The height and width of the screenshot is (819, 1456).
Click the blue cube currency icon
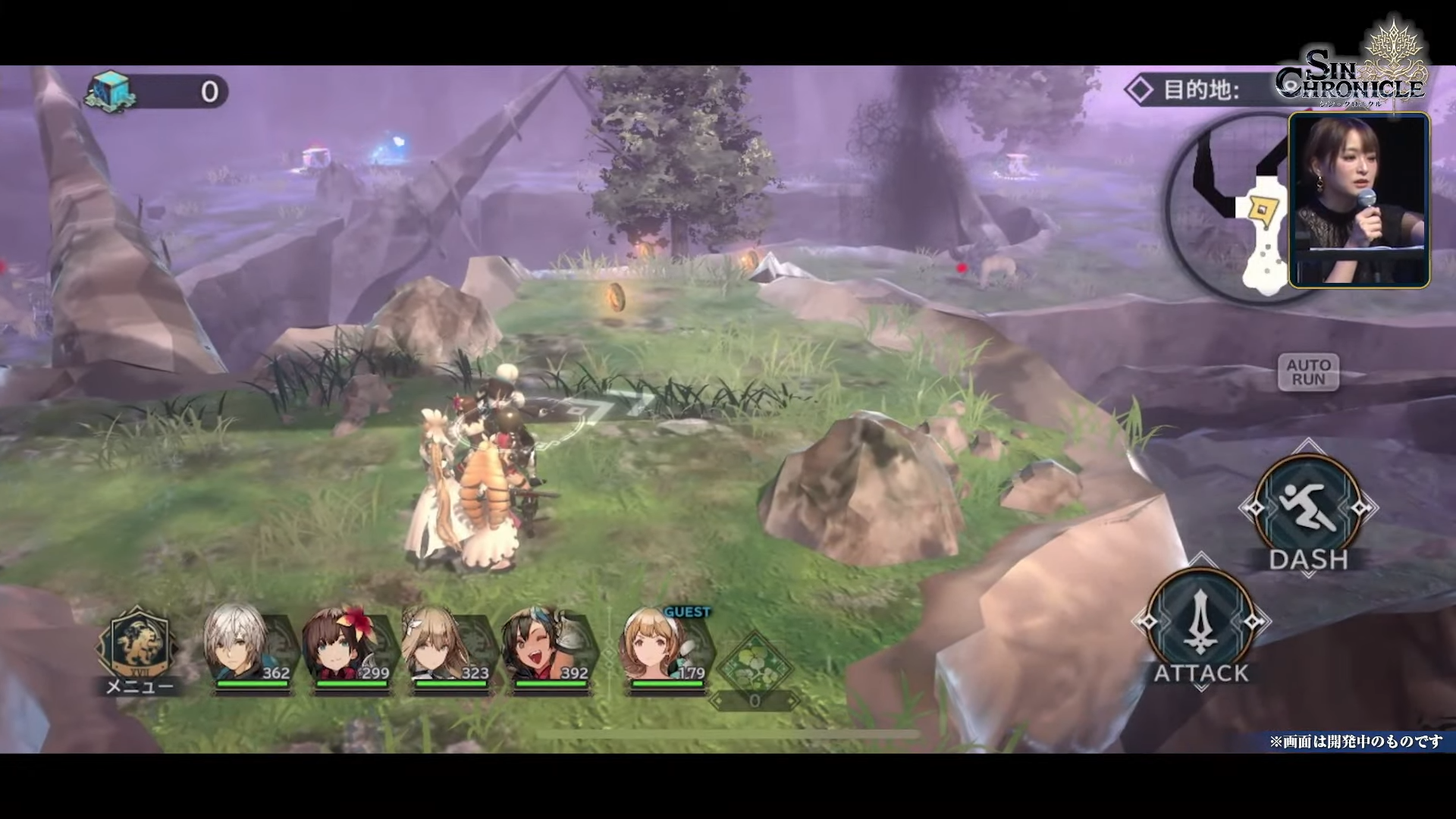[111, 93]
